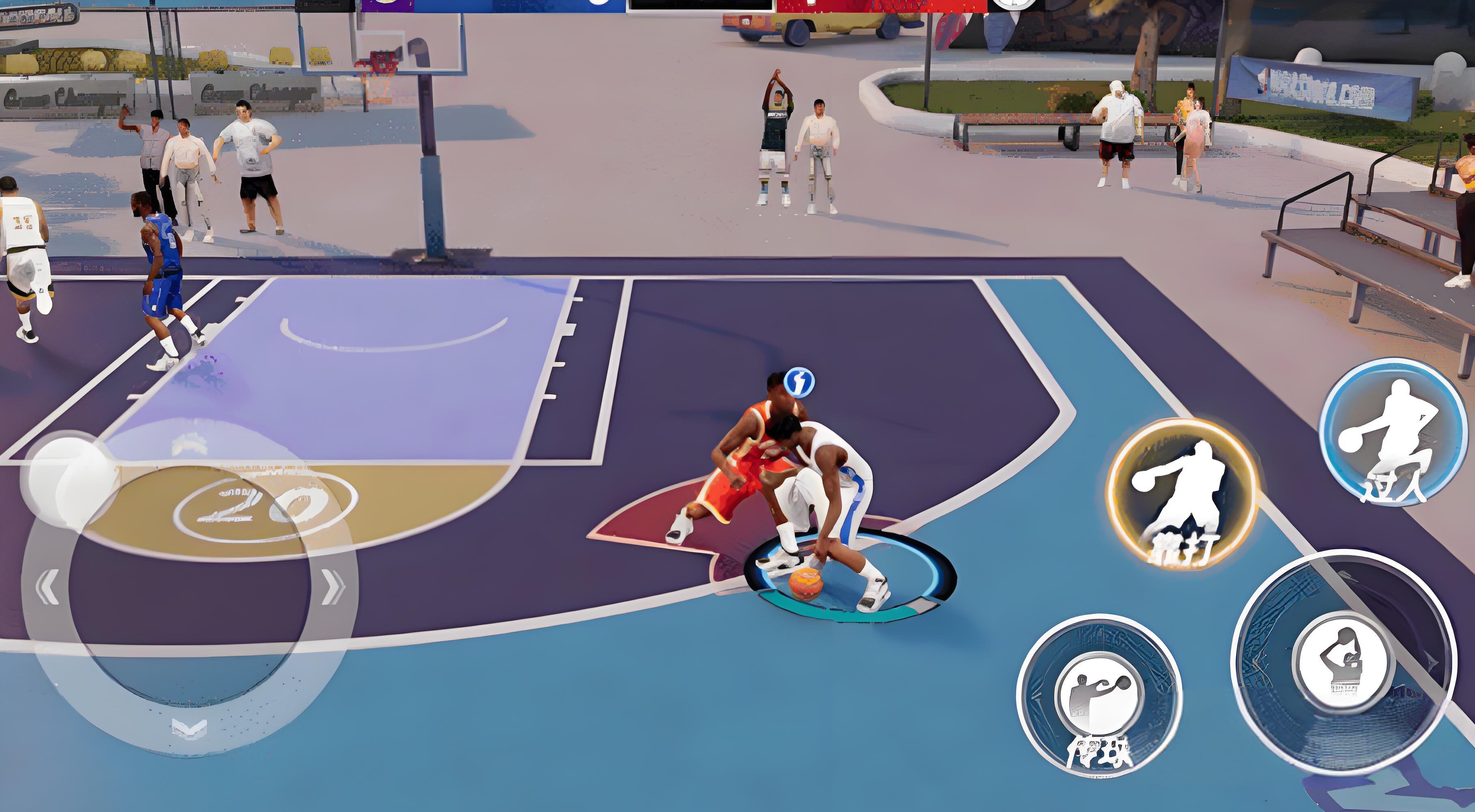
Task: Tap the joystick's right arrow
Action: (333, 587)
